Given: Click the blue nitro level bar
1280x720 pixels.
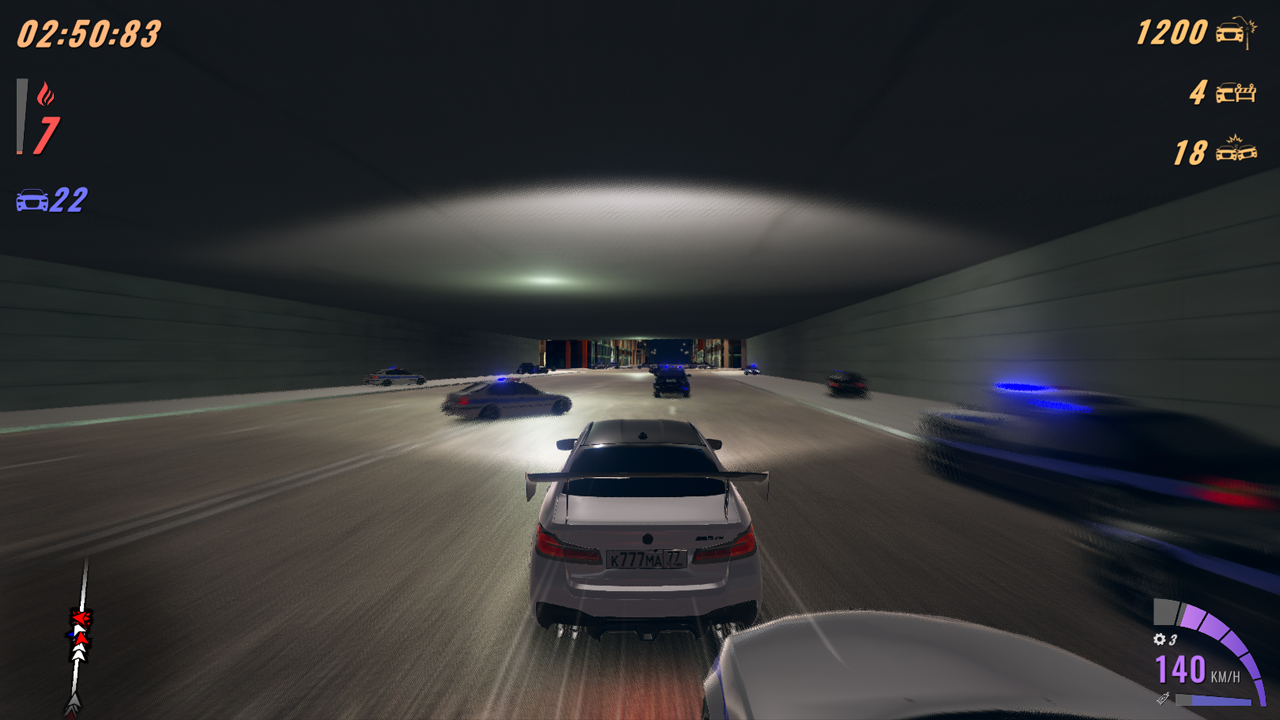Looking at the screenshot, I should (x=1221, y=701).
